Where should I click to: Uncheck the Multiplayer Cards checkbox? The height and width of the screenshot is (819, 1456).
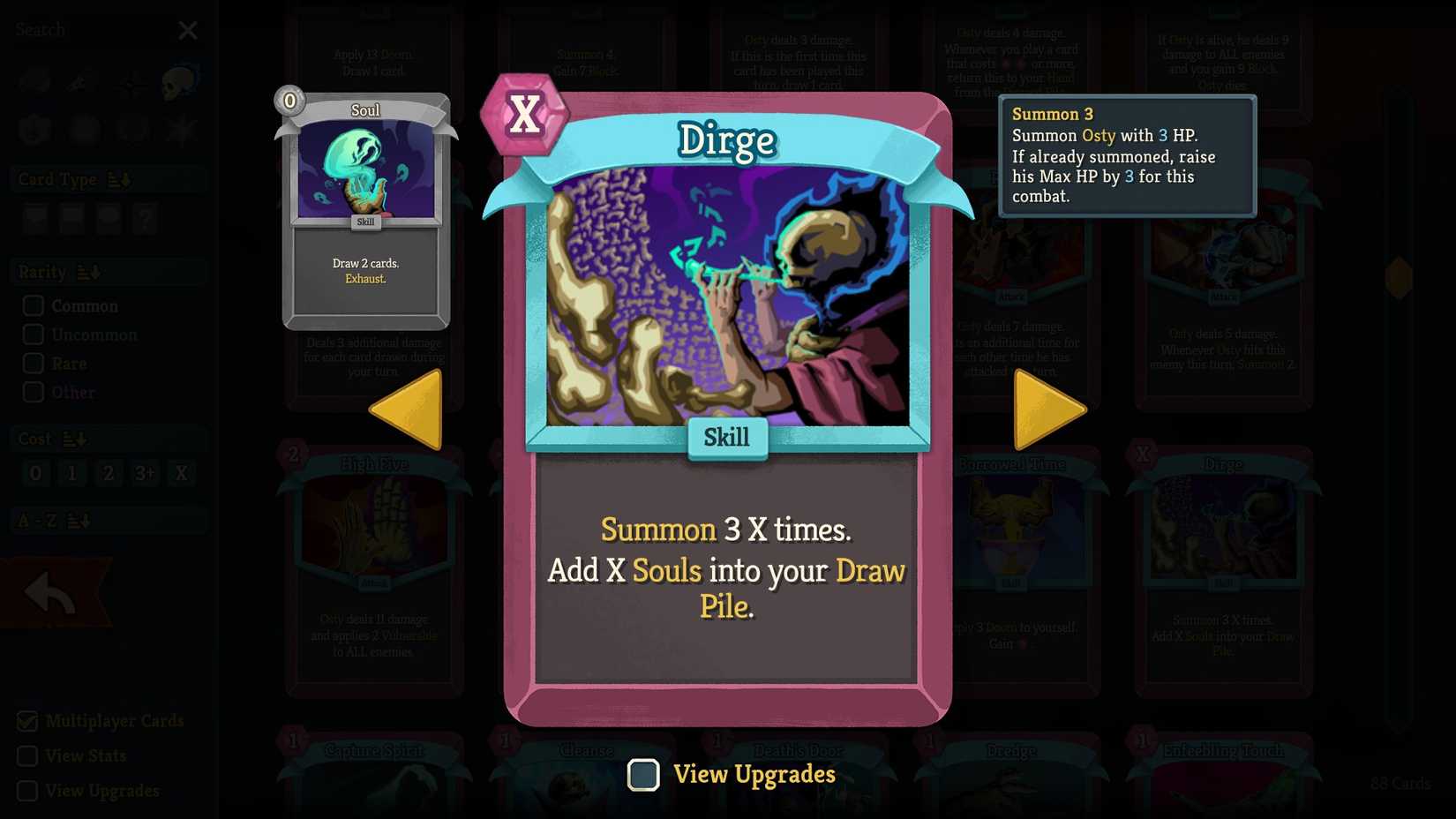[26, 721]
